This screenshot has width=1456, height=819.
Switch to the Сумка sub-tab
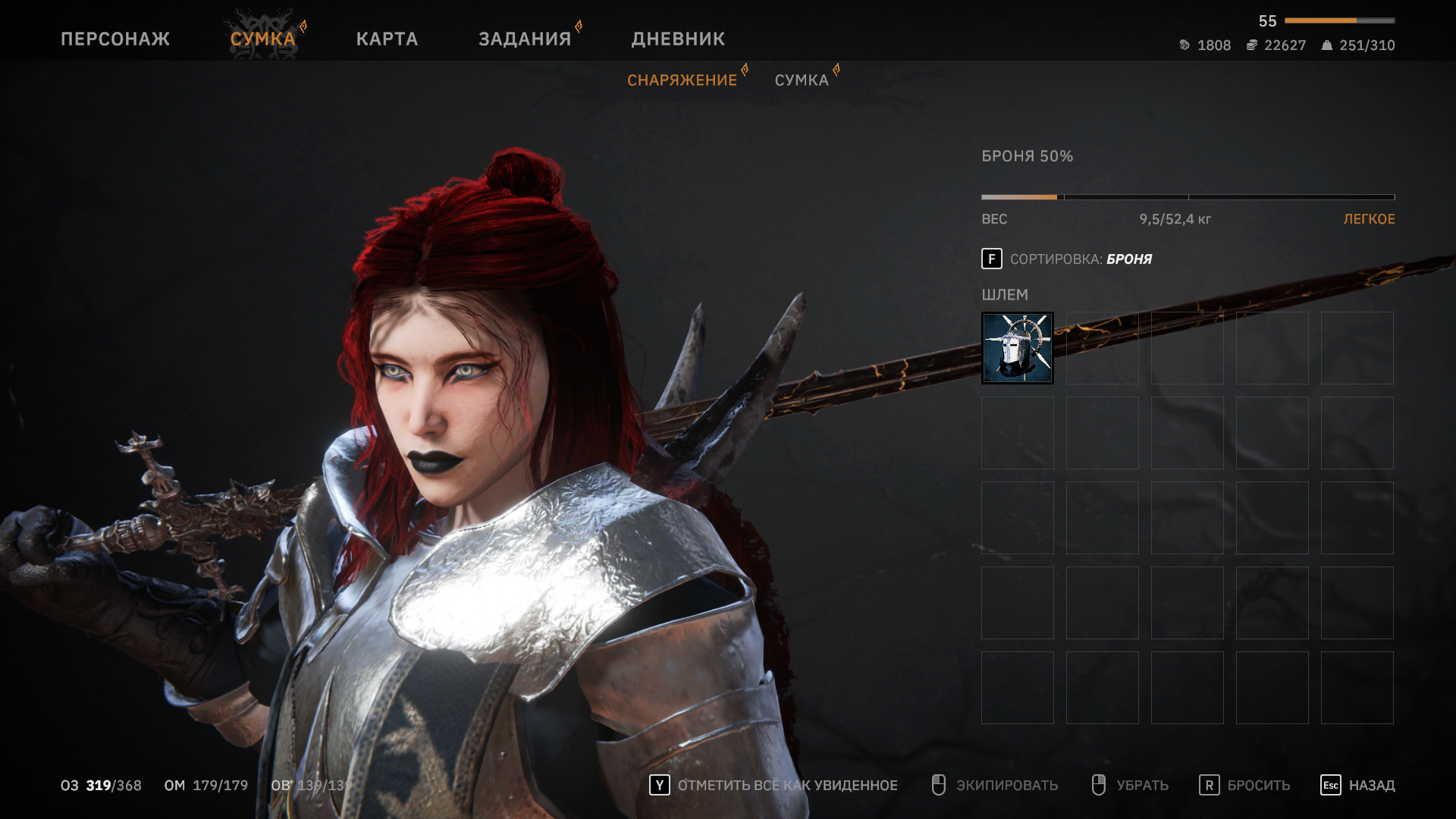[802, 80]
